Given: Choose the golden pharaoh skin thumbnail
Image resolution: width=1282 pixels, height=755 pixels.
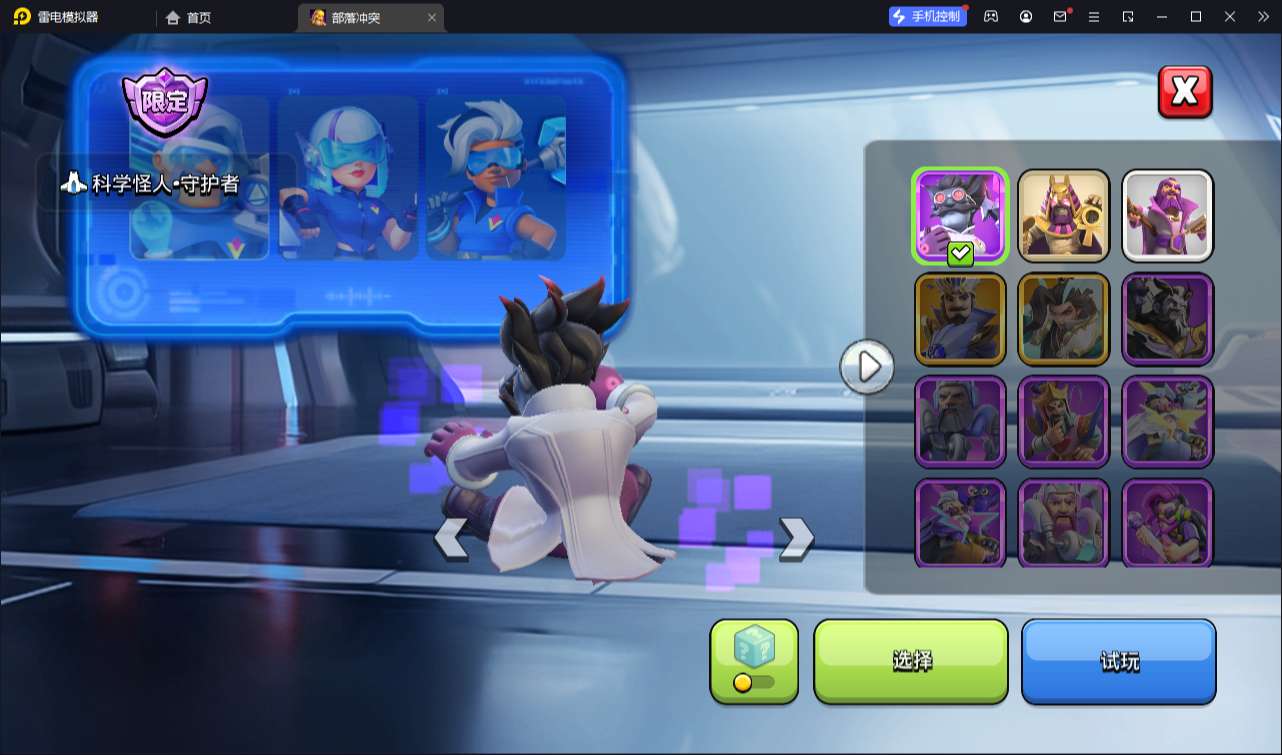Looking at the screenshot, I should pyautogui.click(x=1064, y=216).
